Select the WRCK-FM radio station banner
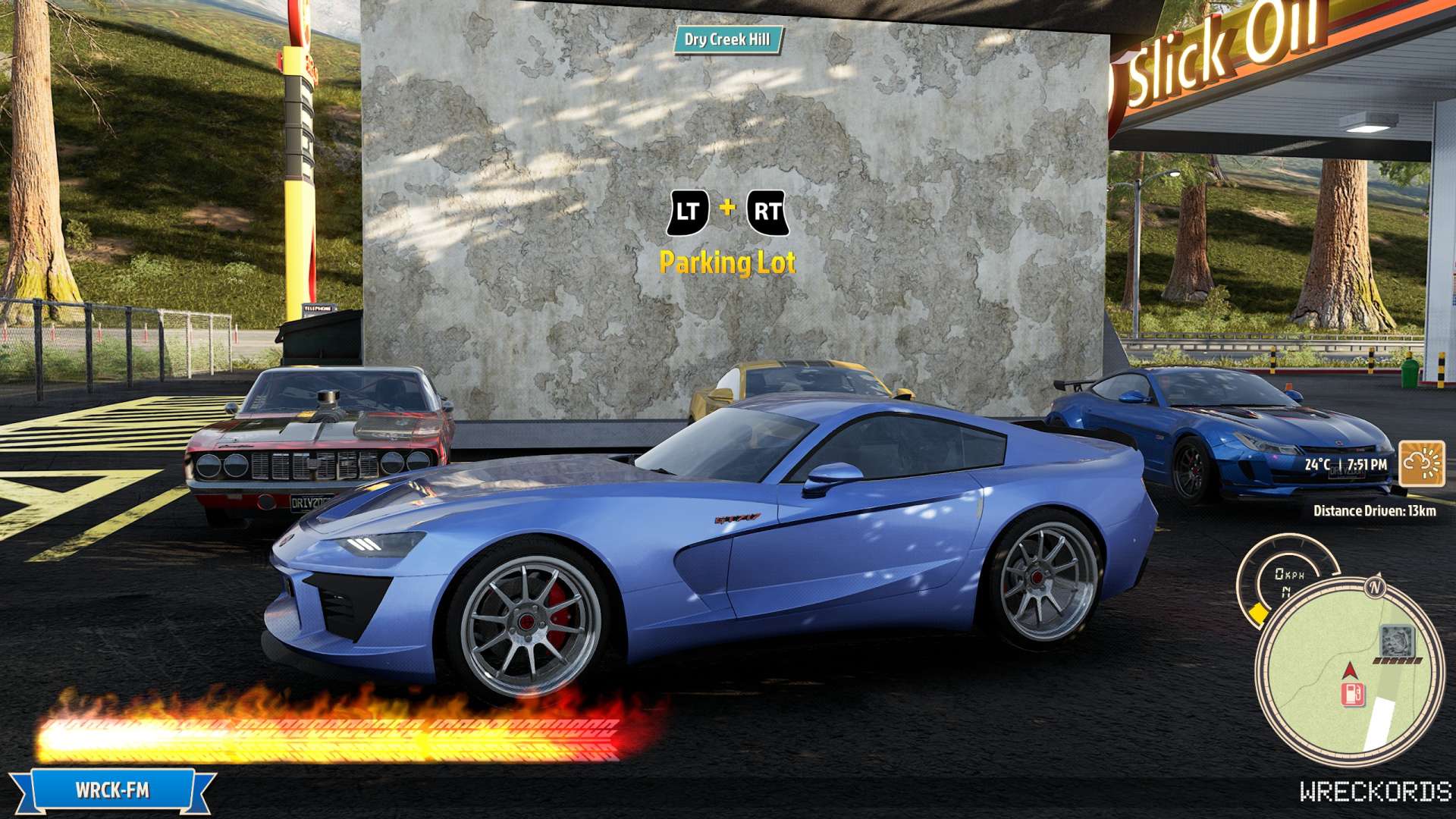This screenshot has width=1456, height=819. click(112, 791)
